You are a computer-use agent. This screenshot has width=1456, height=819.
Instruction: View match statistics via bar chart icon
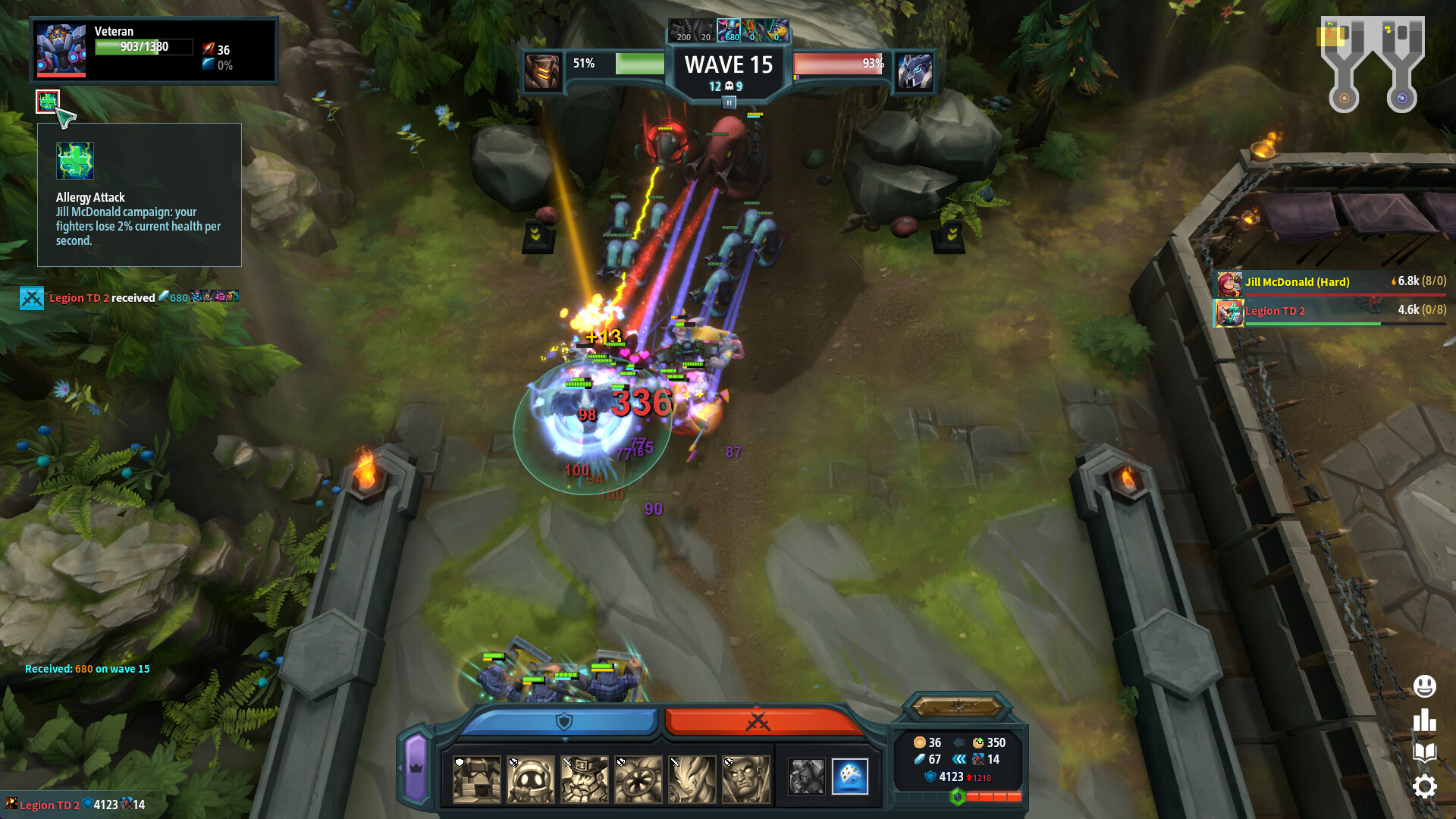click(1426, 719)
